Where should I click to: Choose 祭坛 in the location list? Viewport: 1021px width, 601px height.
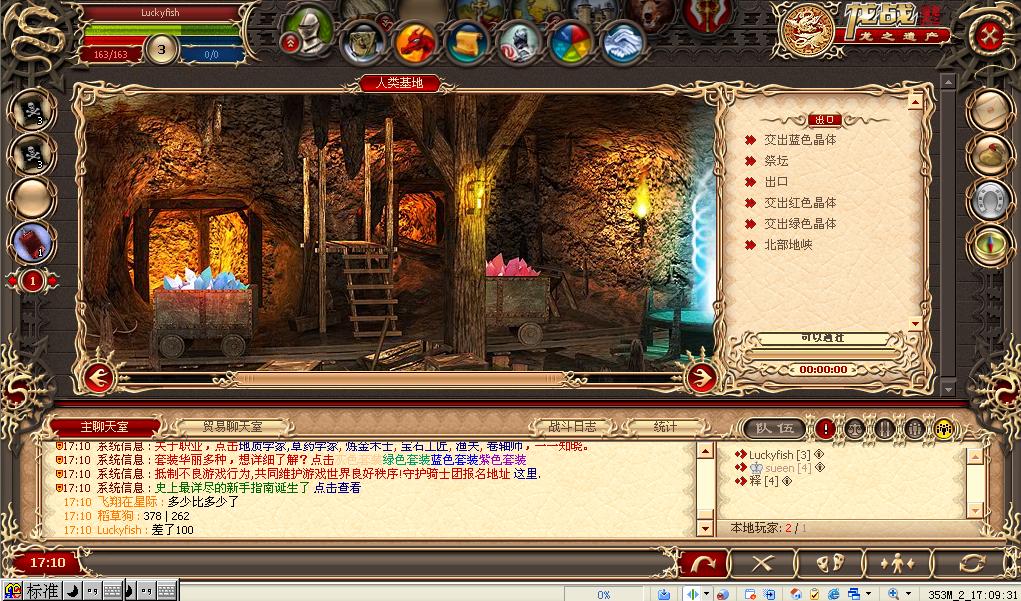pos(776,161)
